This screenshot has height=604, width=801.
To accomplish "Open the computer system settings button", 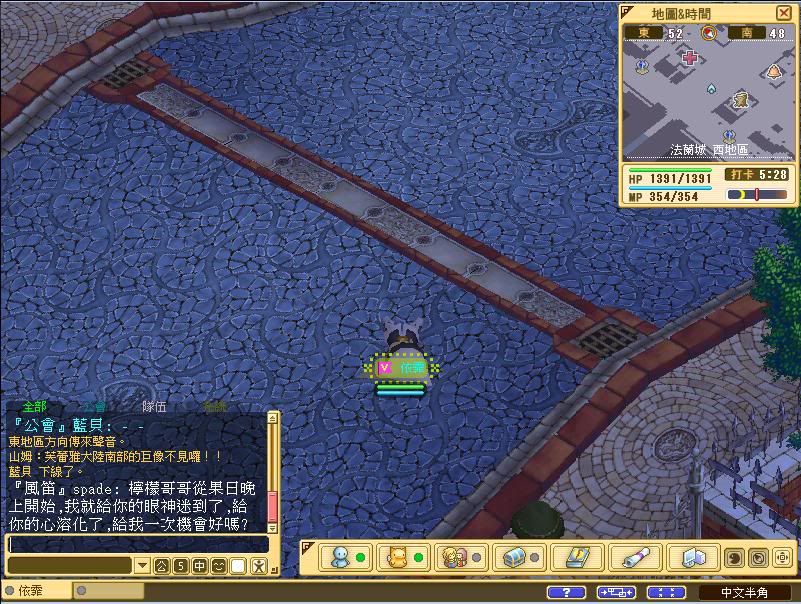I will (x=692, y=557).
